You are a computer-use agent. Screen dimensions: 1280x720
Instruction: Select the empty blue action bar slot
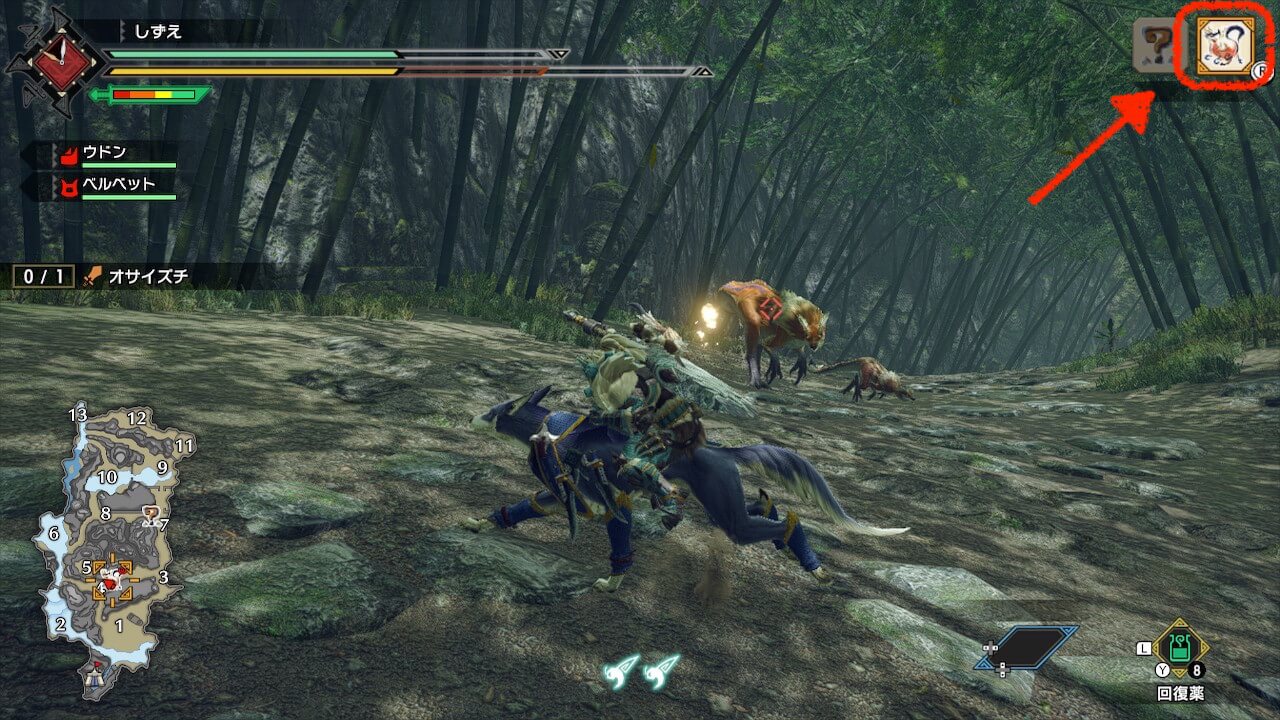coord(1028,647)
